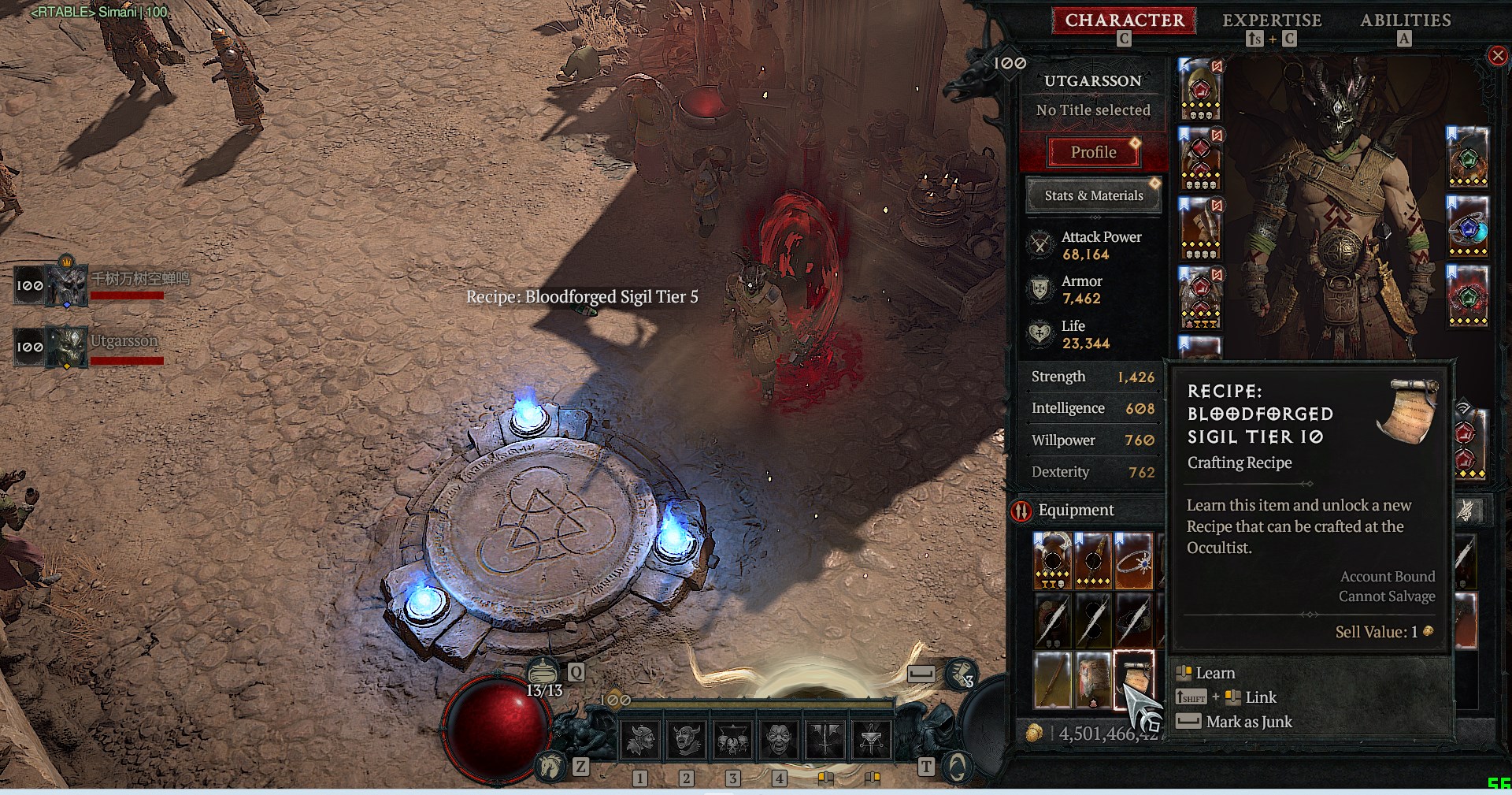Select the equipped helm slot

[x=1200, y=89]
